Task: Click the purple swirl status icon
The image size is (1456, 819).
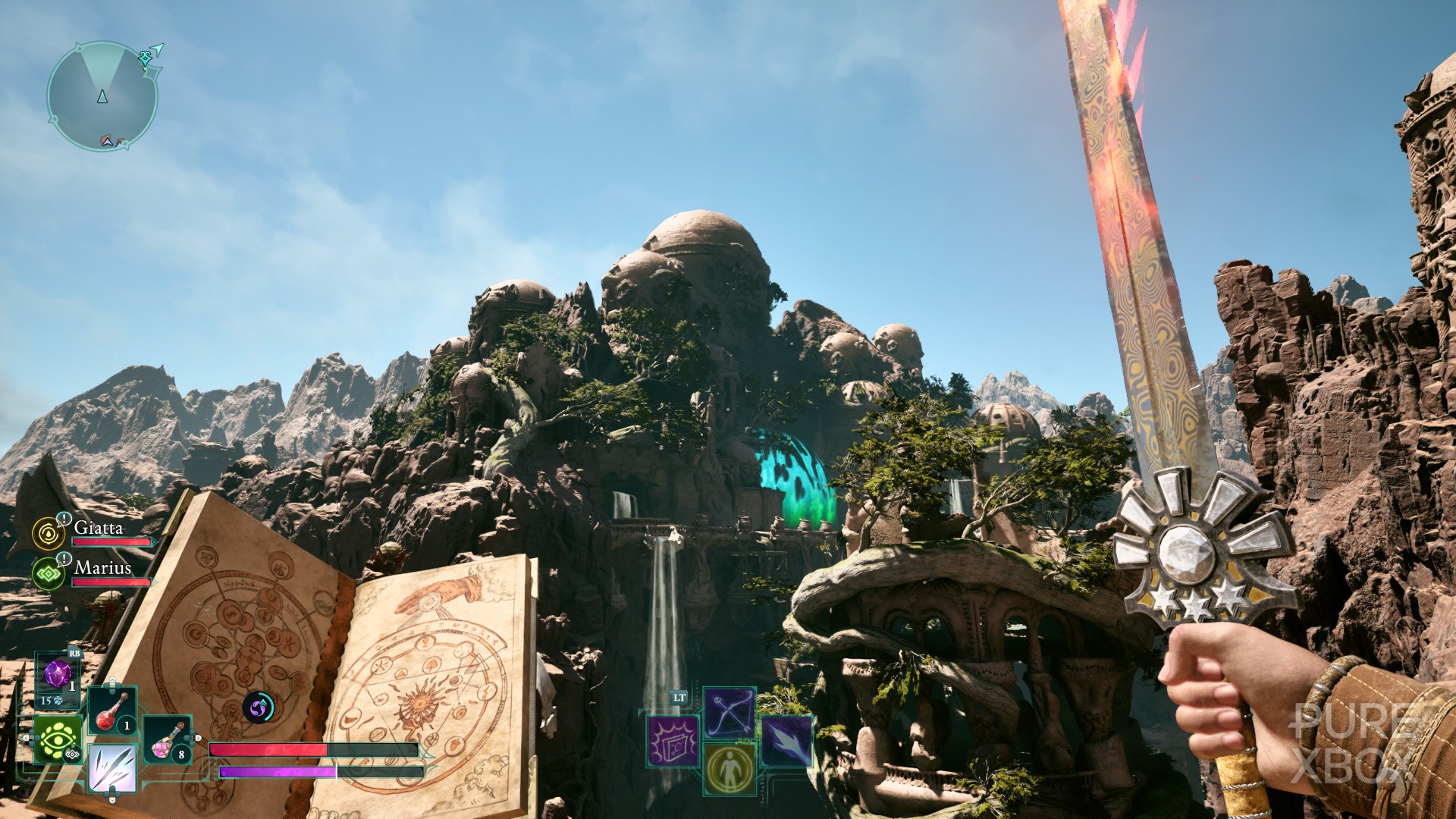Action: 259,708
